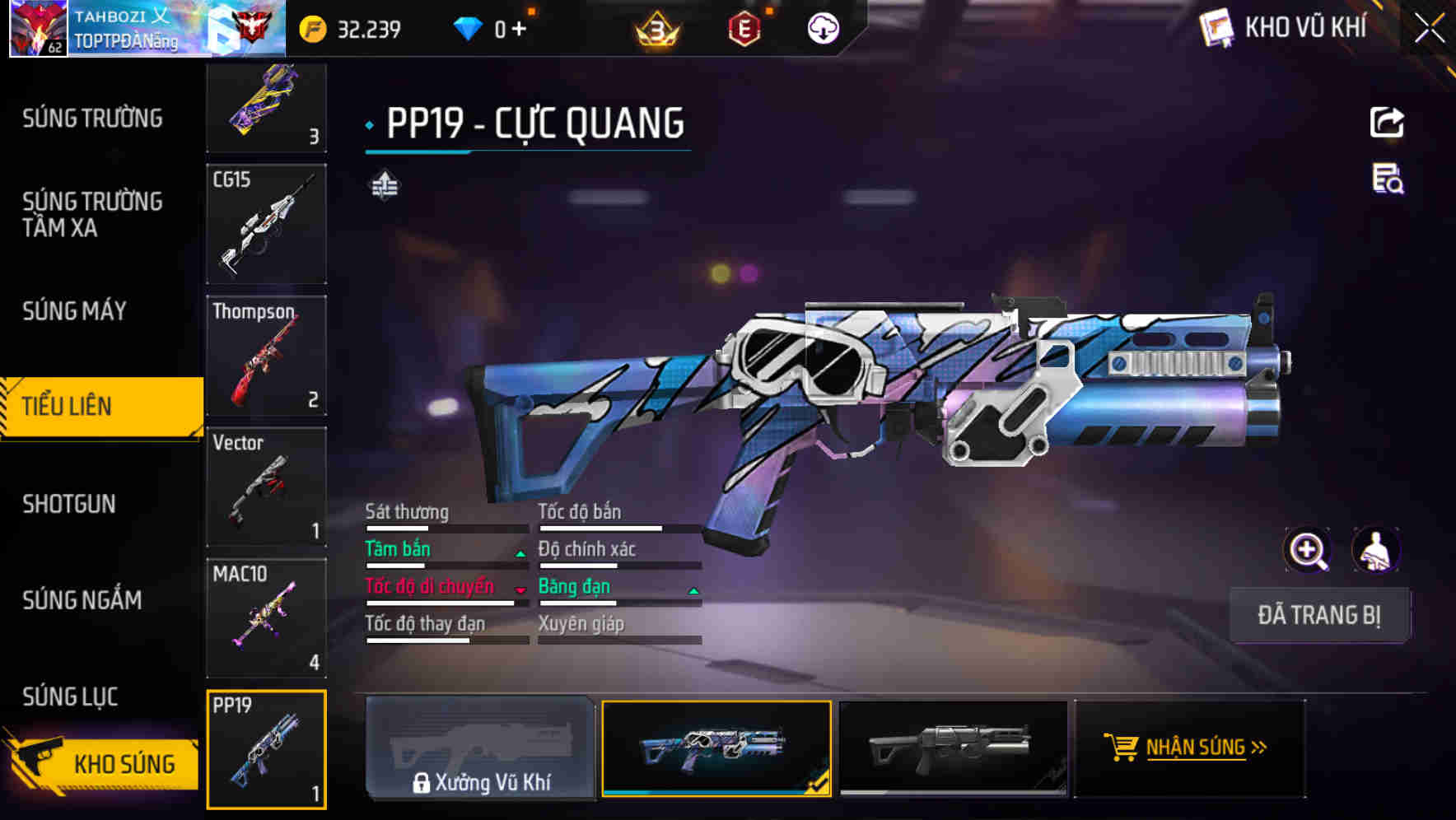Click the emblem icon under the weapon title

(384, 188)
